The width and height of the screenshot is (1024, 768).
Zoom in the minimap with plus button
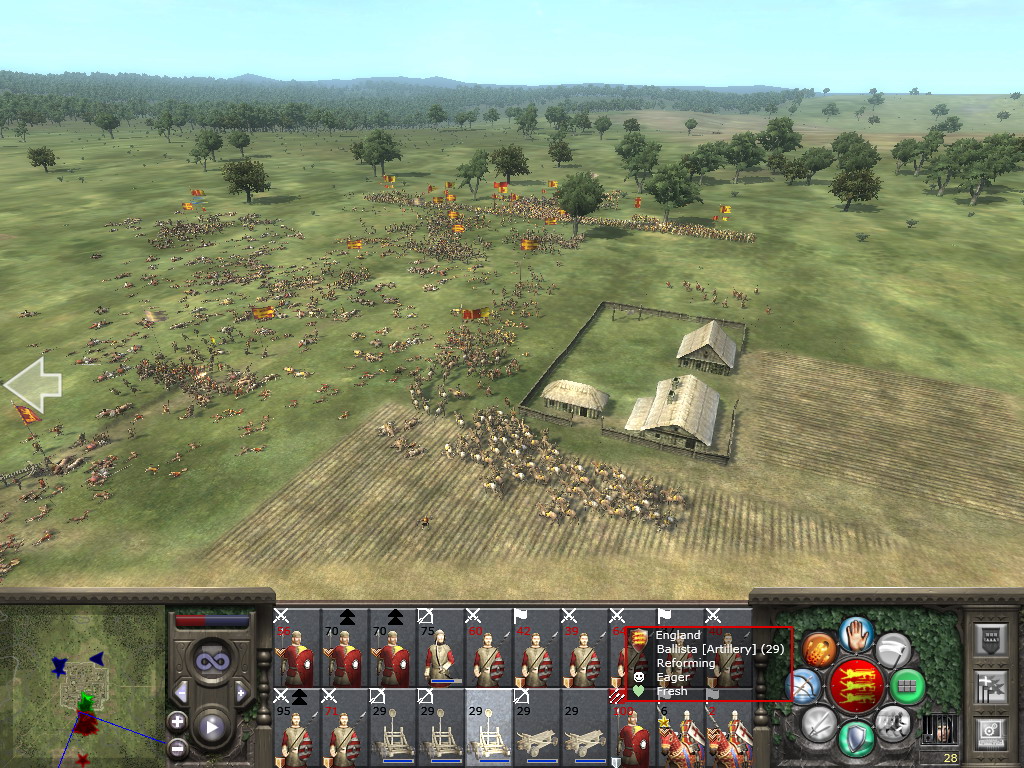(x=177, y=721)
